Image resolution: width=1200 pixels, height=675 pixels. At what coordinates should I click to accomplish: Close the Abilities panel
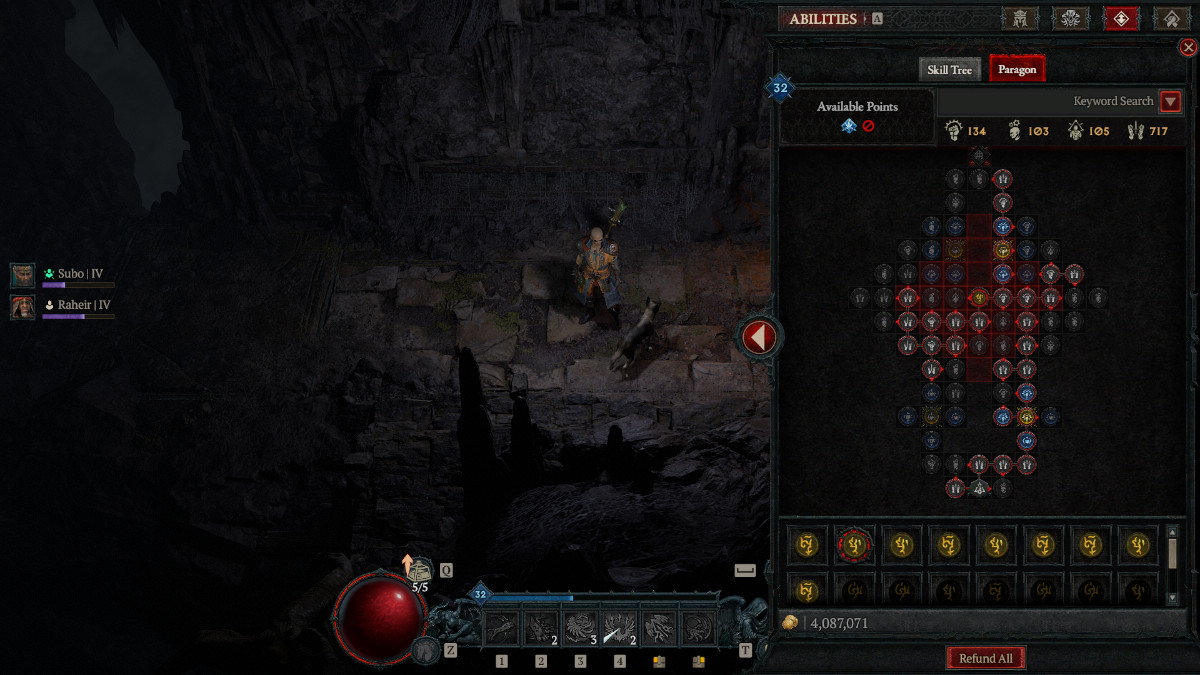click(1188, 47)
